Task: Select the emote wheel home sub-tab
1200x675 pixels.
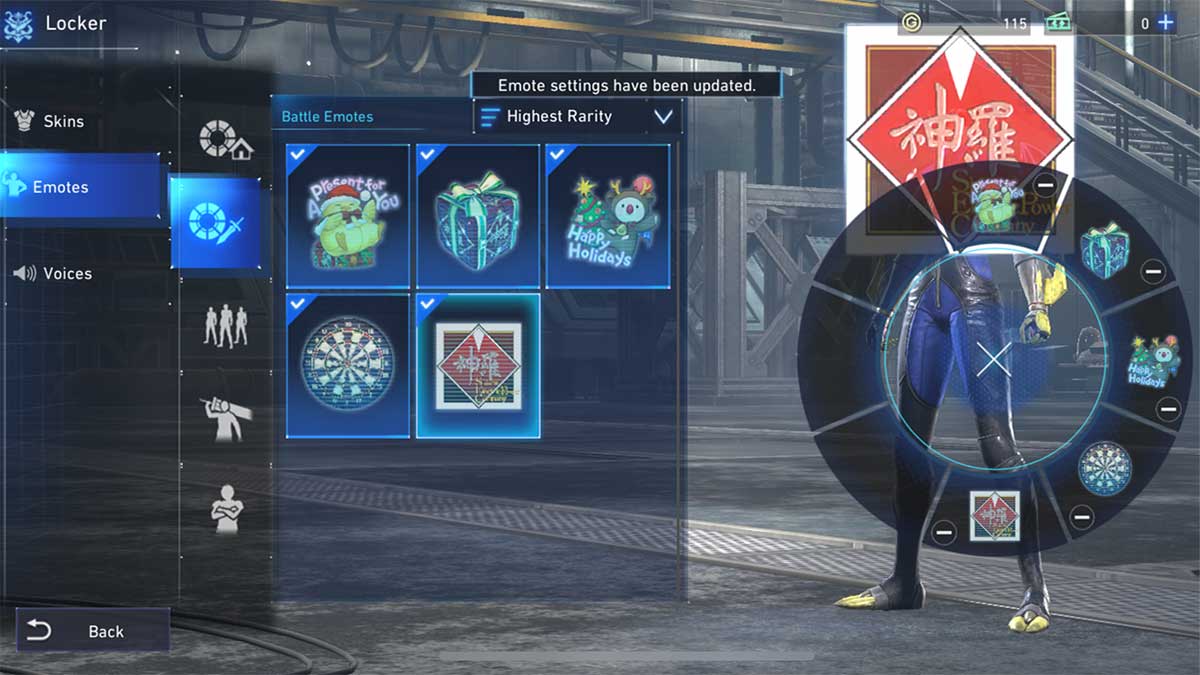Action: tap(224, 141)
